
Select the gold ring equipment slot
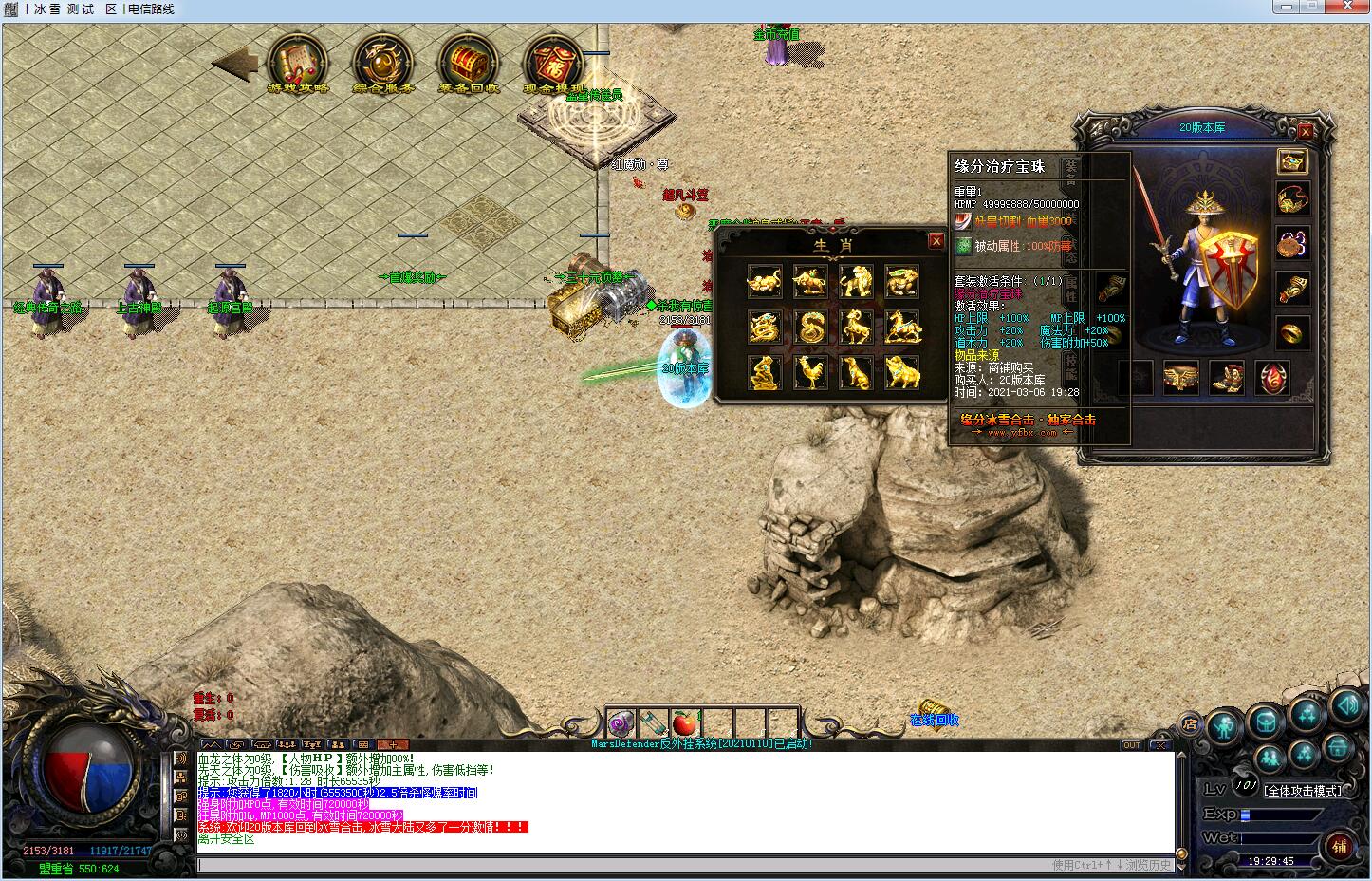pos(1292,332)
